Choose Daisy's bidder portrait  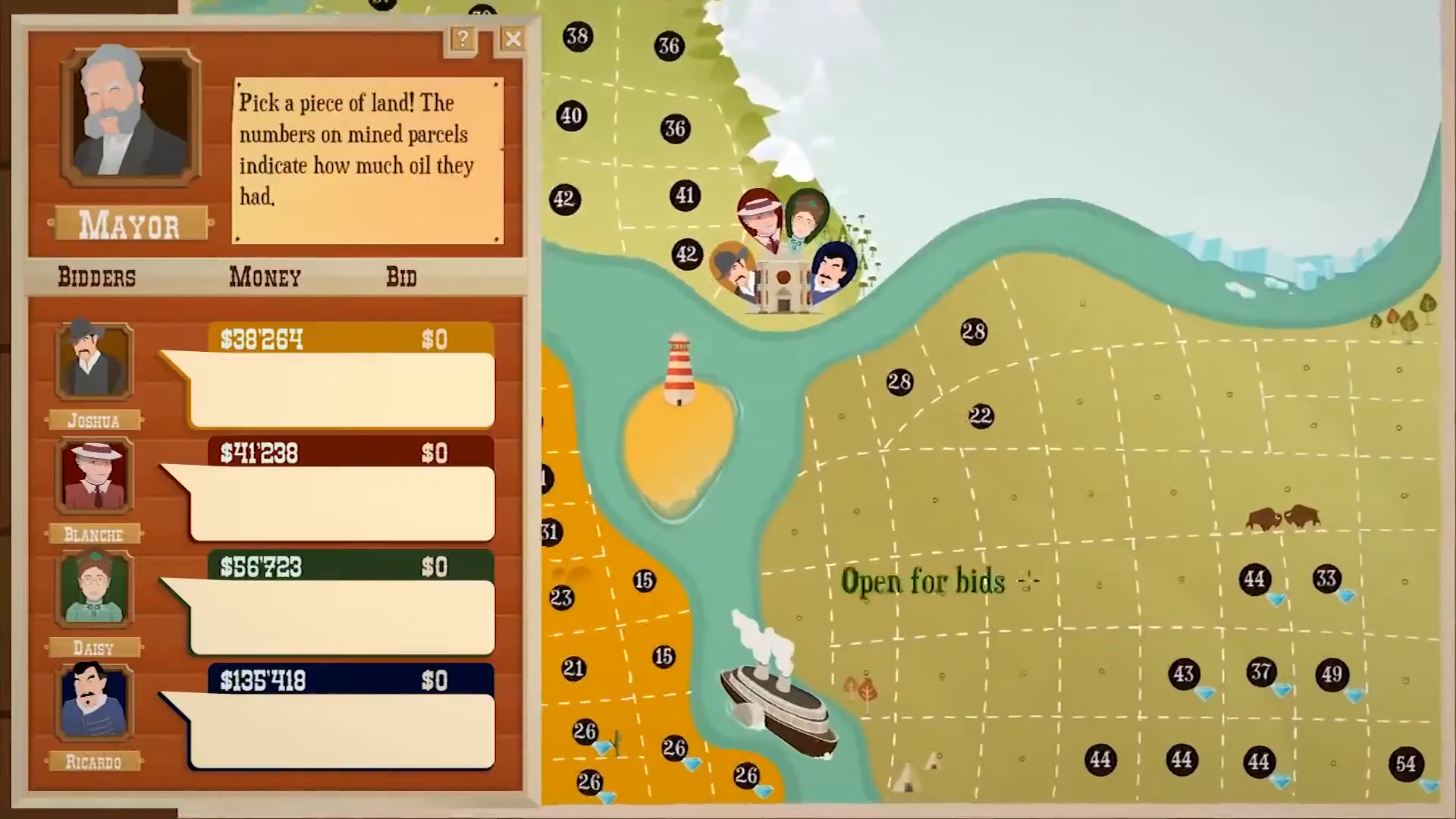tap(94, 588)
